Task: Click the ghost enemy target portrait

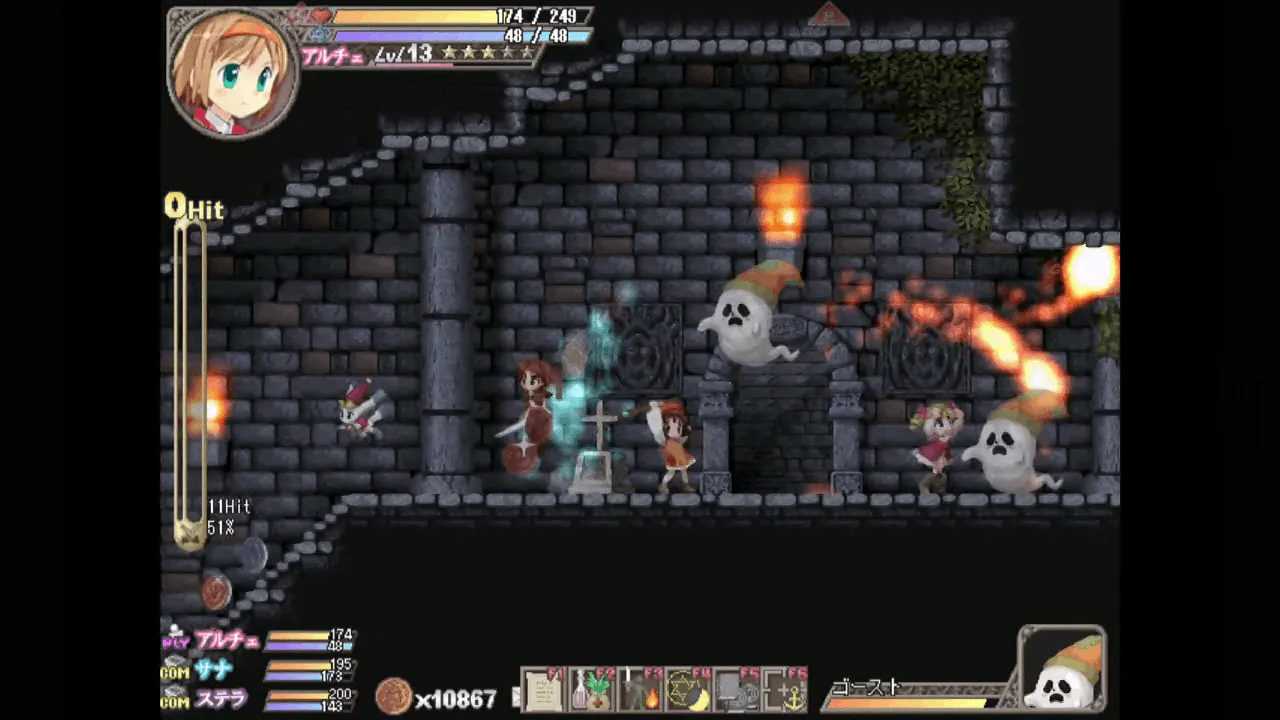Action: (x=1062, y=668)
